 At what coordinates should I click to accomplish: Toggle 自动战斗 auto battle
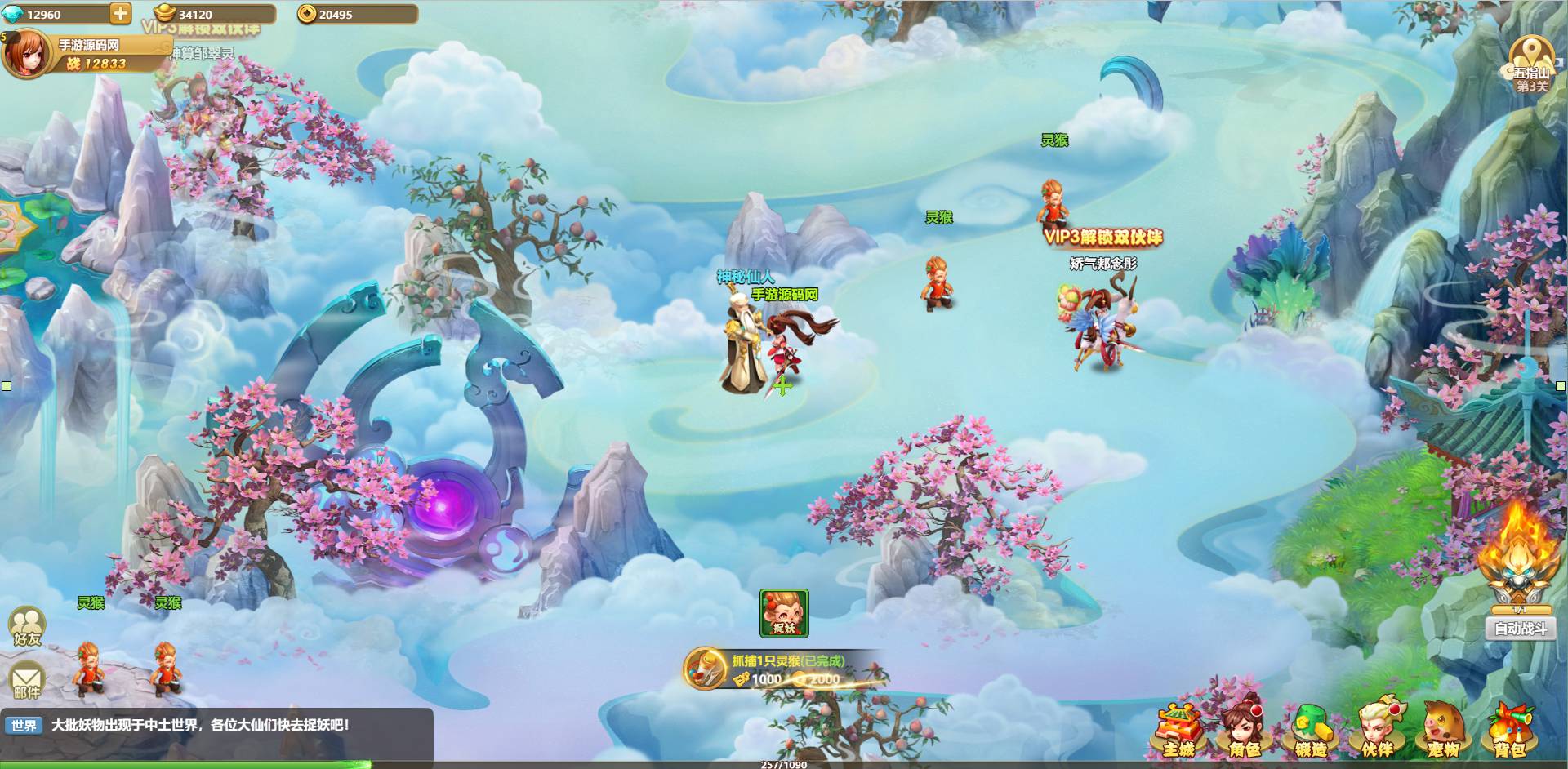pyautogui.click(x=1520, y=629)
